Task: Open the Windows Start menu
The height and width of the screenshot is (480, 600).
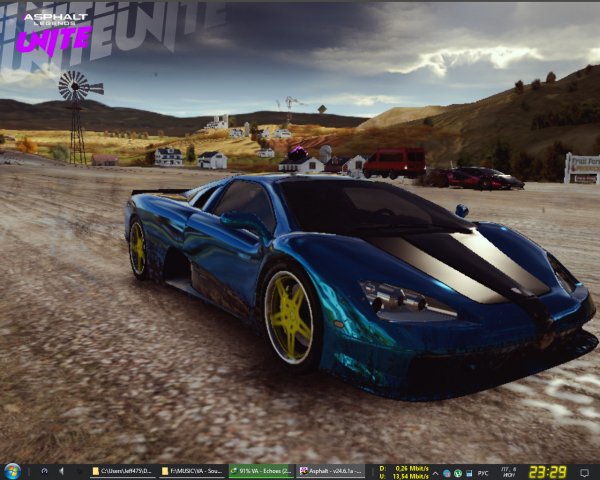Action: click(12, 471)
